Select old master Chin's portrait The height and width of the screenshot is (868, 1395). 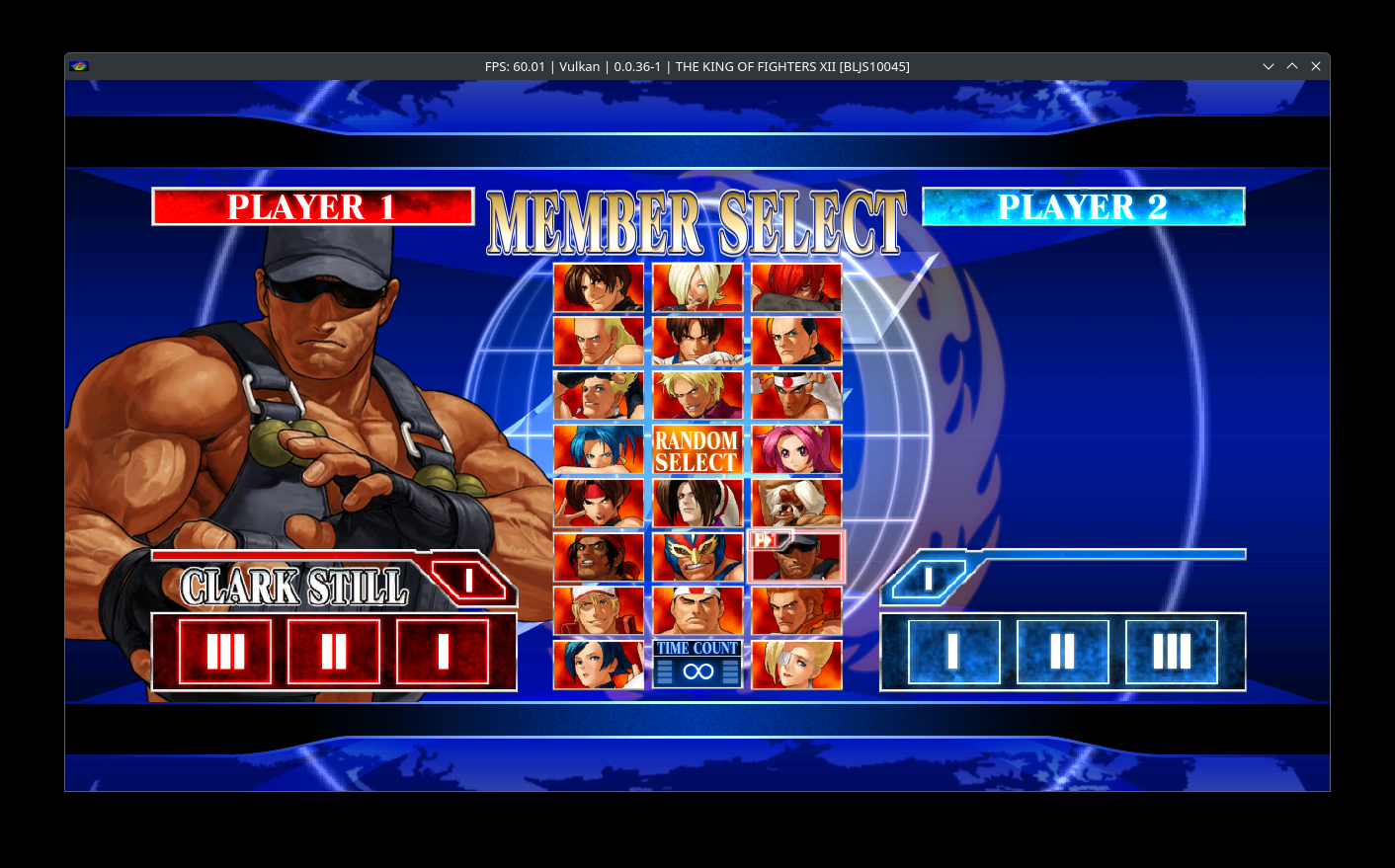click(796, 503)
